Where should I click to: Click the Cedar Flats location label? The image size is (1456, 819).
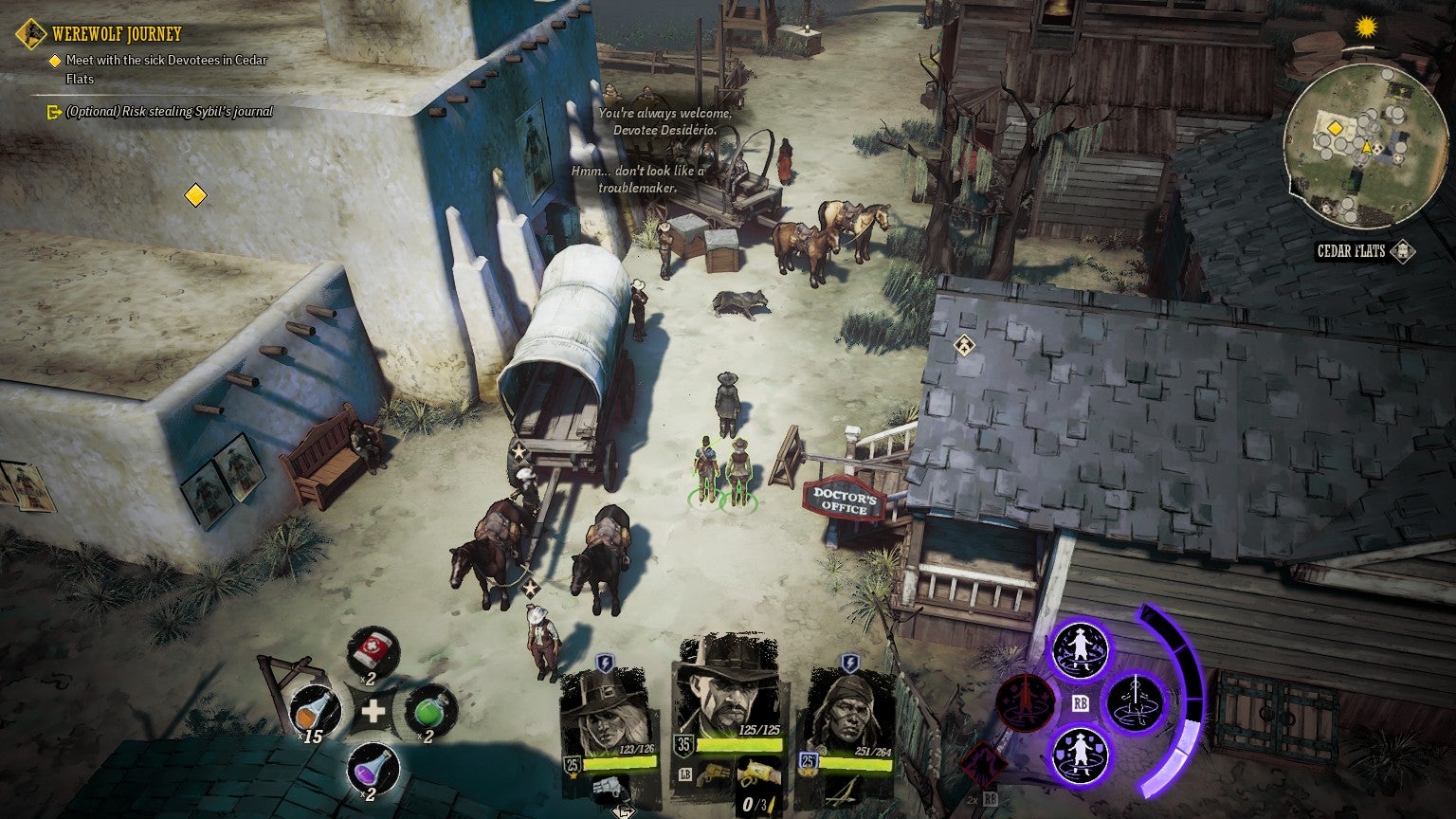coord(1352,251)
